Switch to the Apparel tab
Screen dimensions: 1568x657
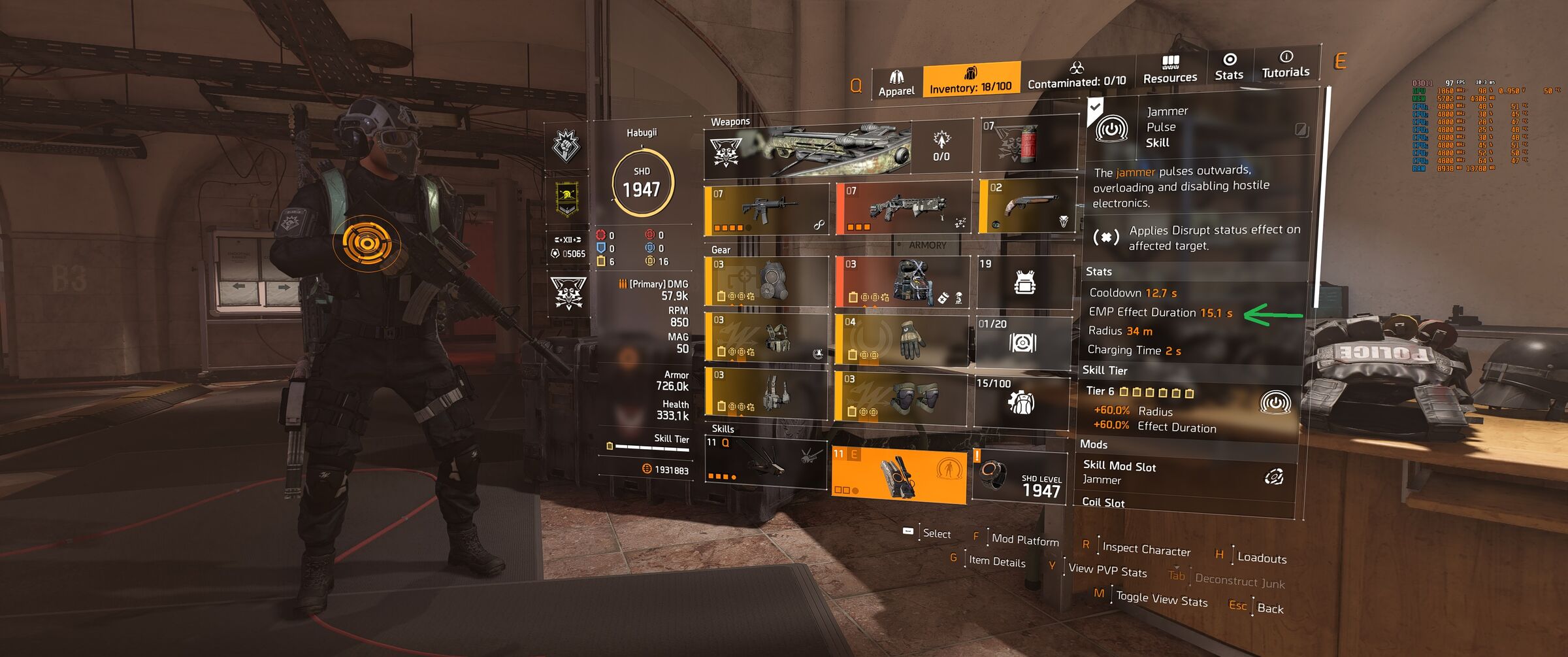click(896, 84)
